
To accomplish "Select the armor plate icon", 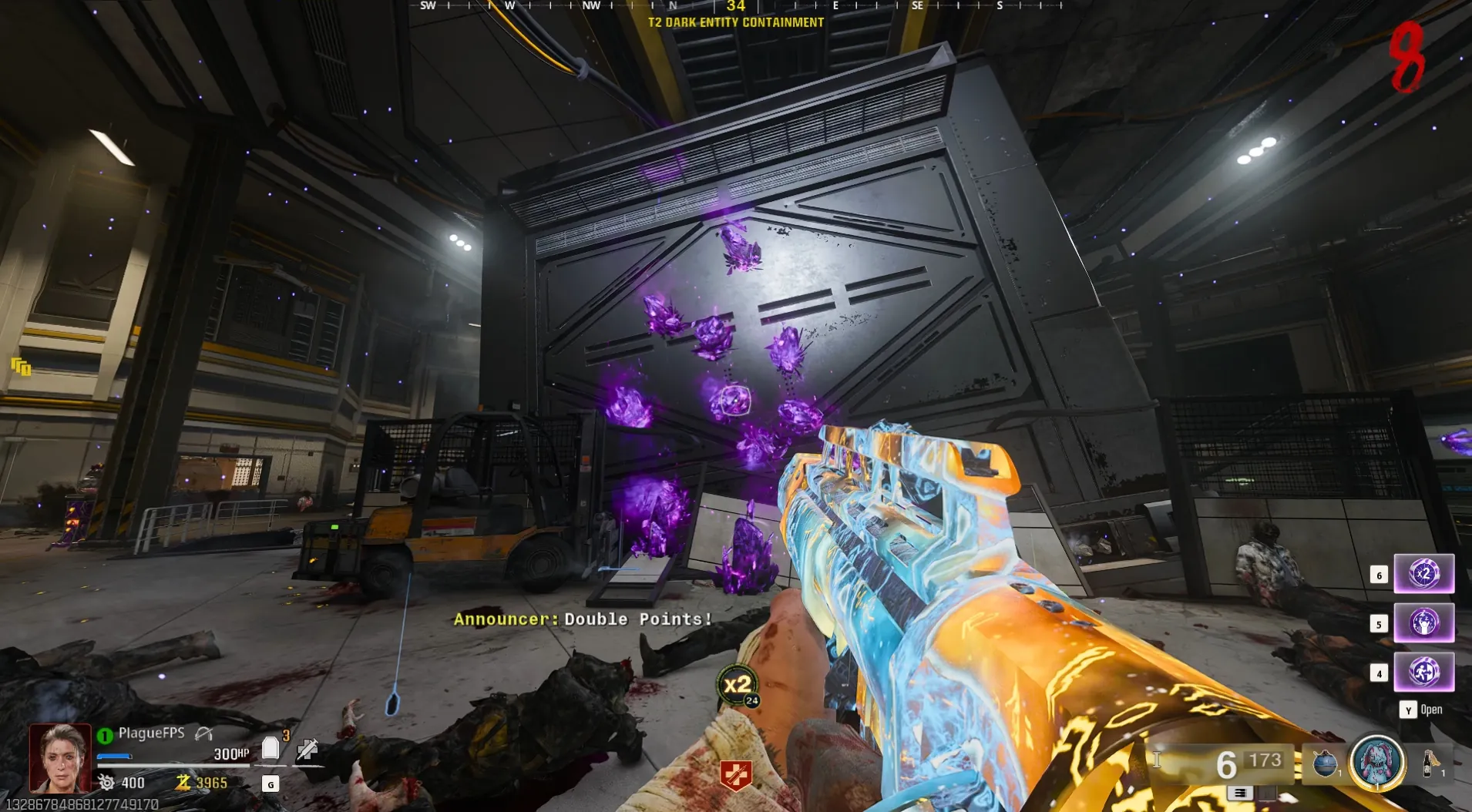I will tap(270, 748).
